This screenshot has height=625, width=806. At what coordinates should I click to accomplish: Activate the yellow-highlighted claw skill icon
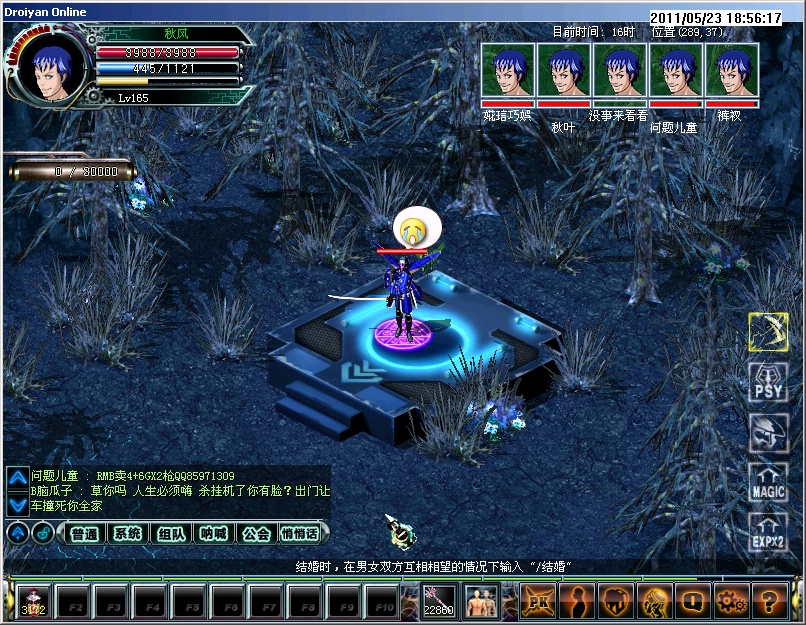(x=768, y=332)
